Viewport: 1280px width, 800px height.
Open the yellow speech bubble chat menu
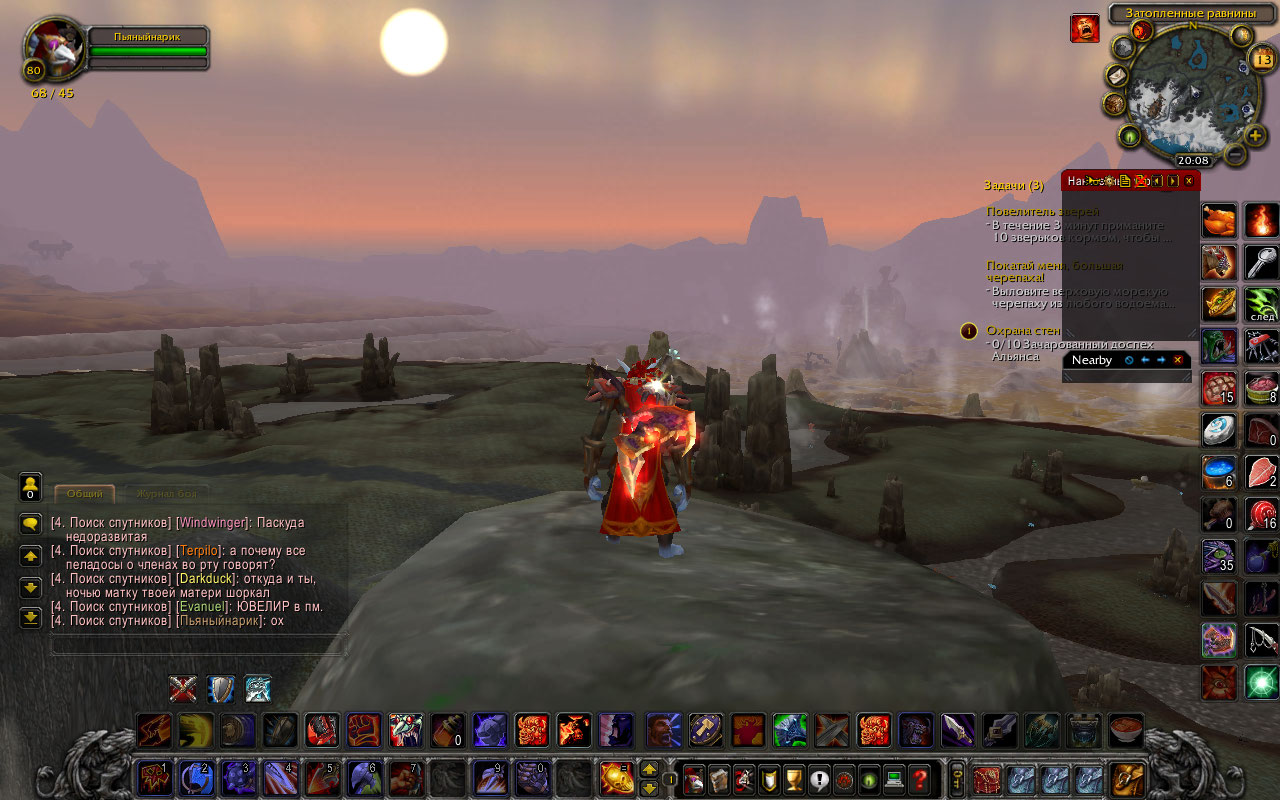[x=30, y=523]
